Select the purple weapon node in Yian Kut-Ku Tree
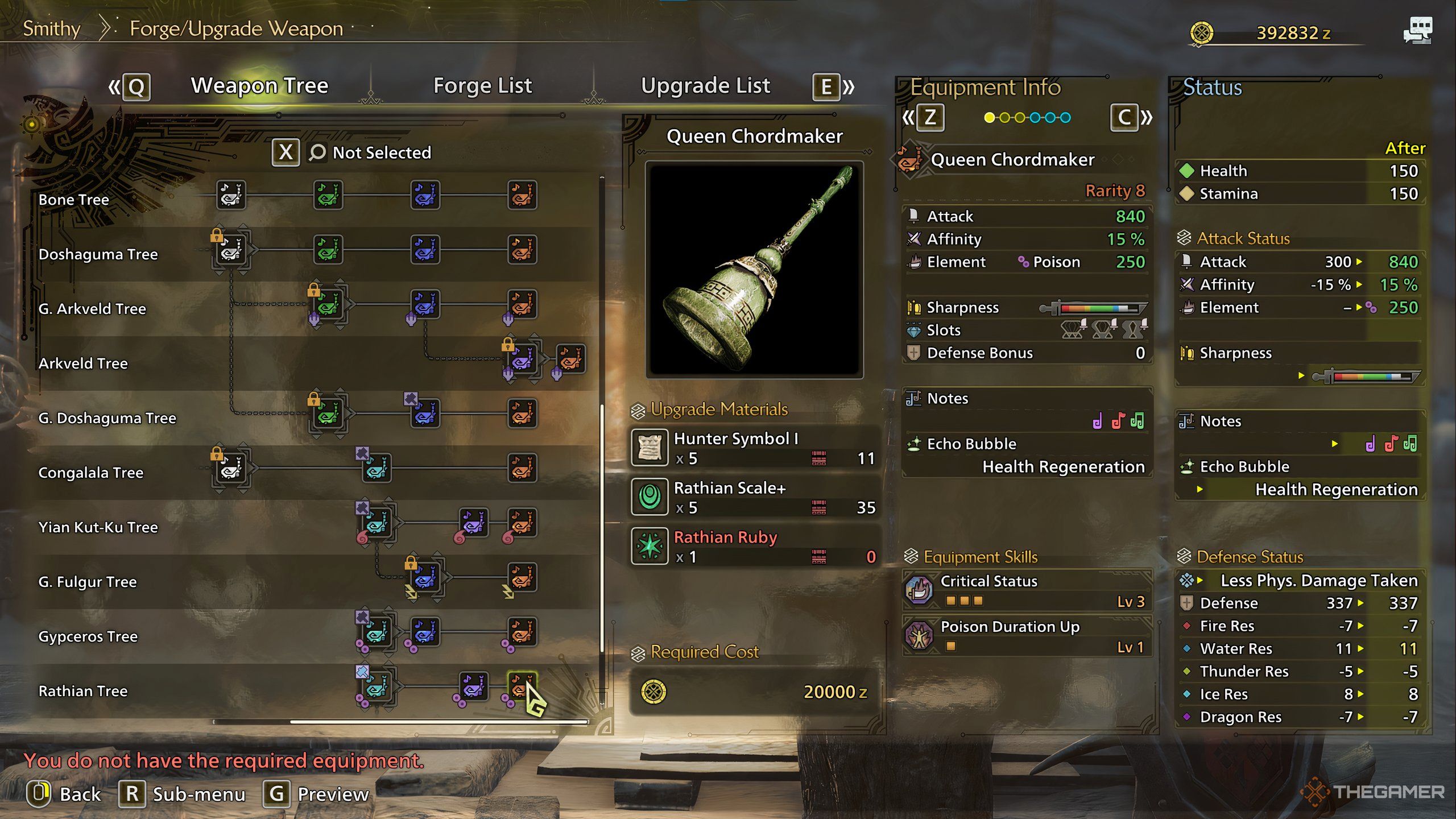The image size is (1456, 819). point(473,522)
